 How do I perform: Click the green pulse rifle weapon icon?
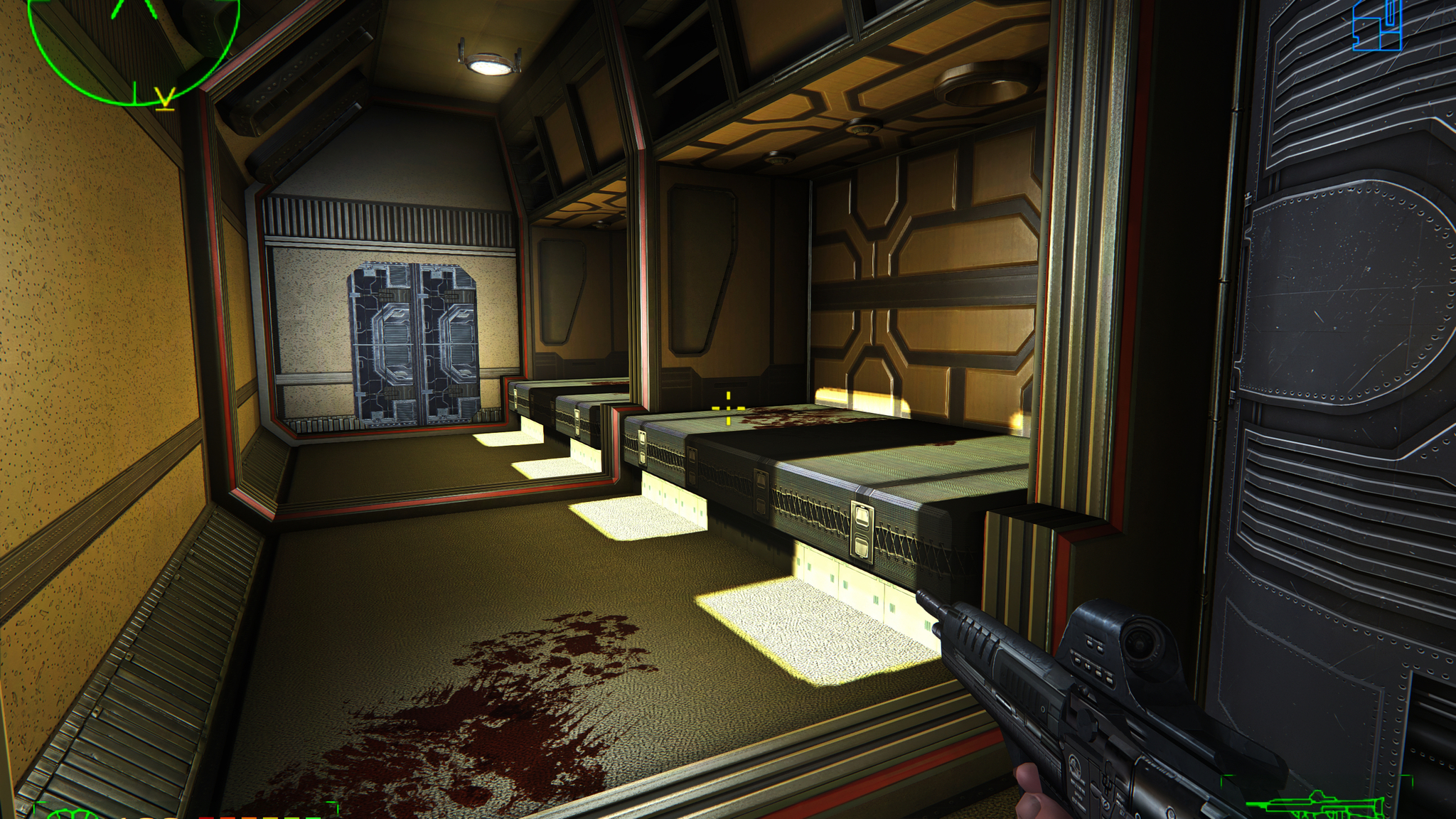(x=1328, y=806)
